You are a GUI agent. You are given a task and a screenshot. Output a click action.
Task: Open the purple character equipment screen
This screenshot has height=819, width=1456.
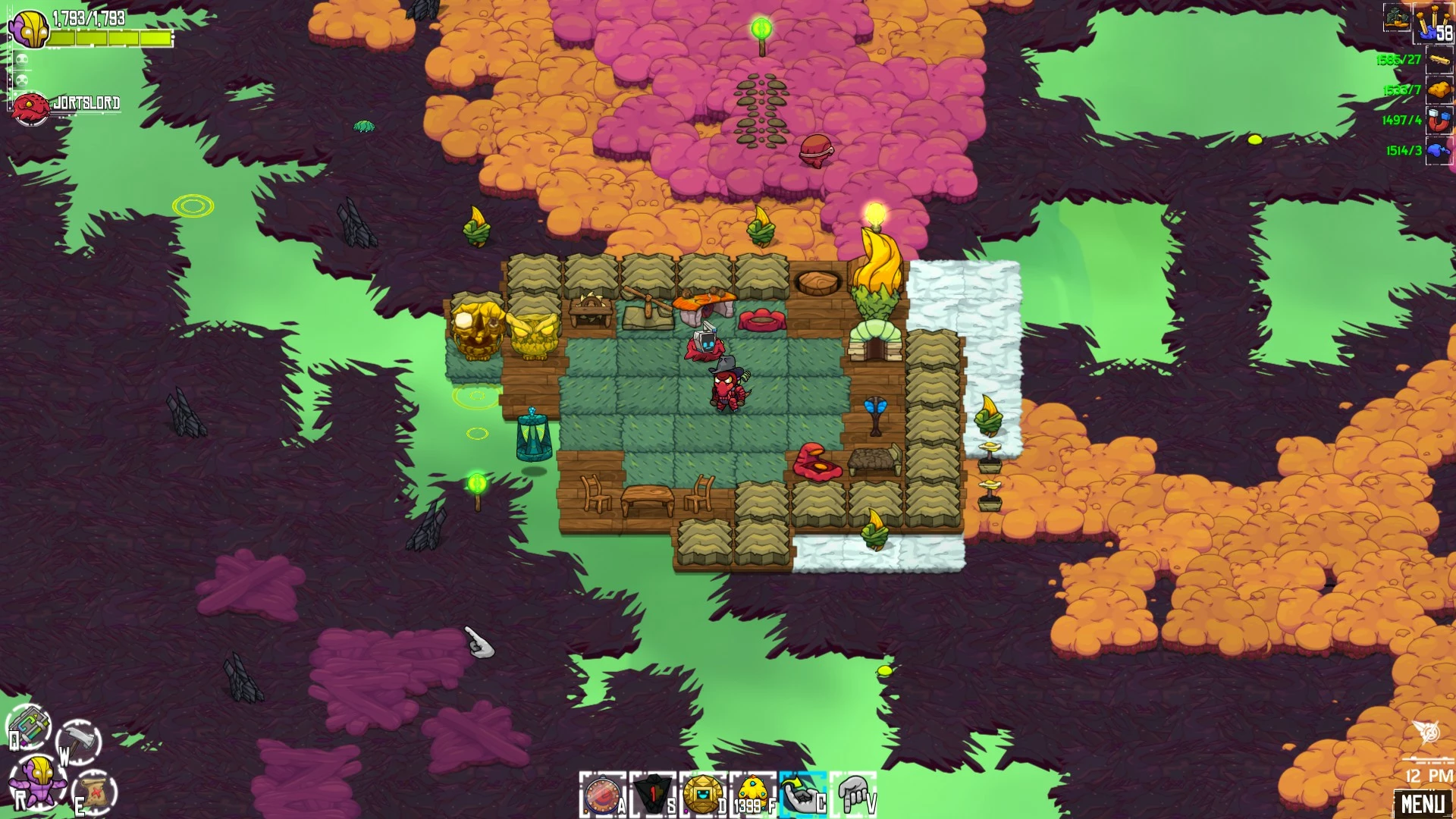click(36, 780)
